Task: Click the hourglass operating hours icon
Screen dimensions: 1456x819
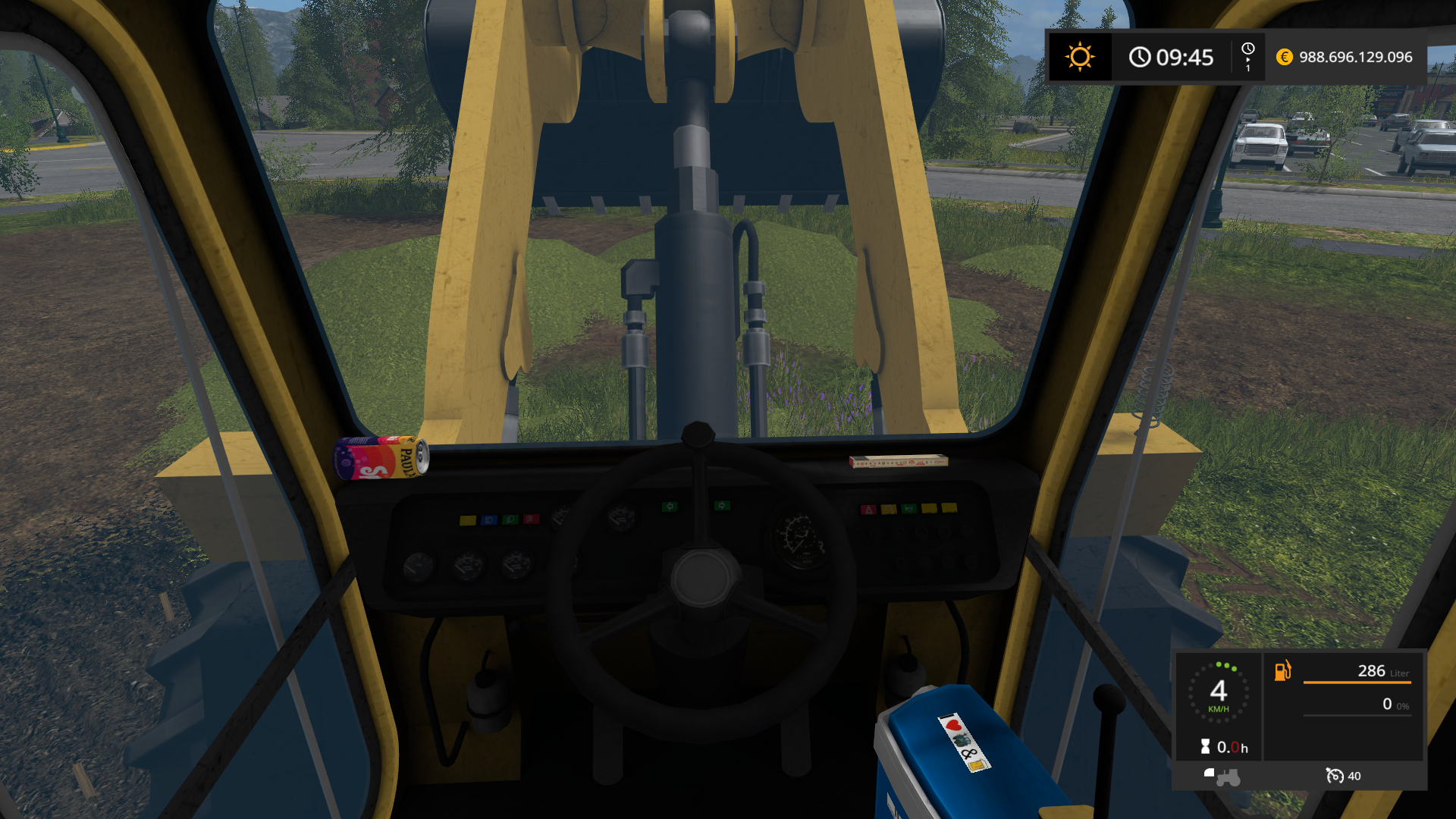Action: pyautogui.click(x=1205, y=747)
